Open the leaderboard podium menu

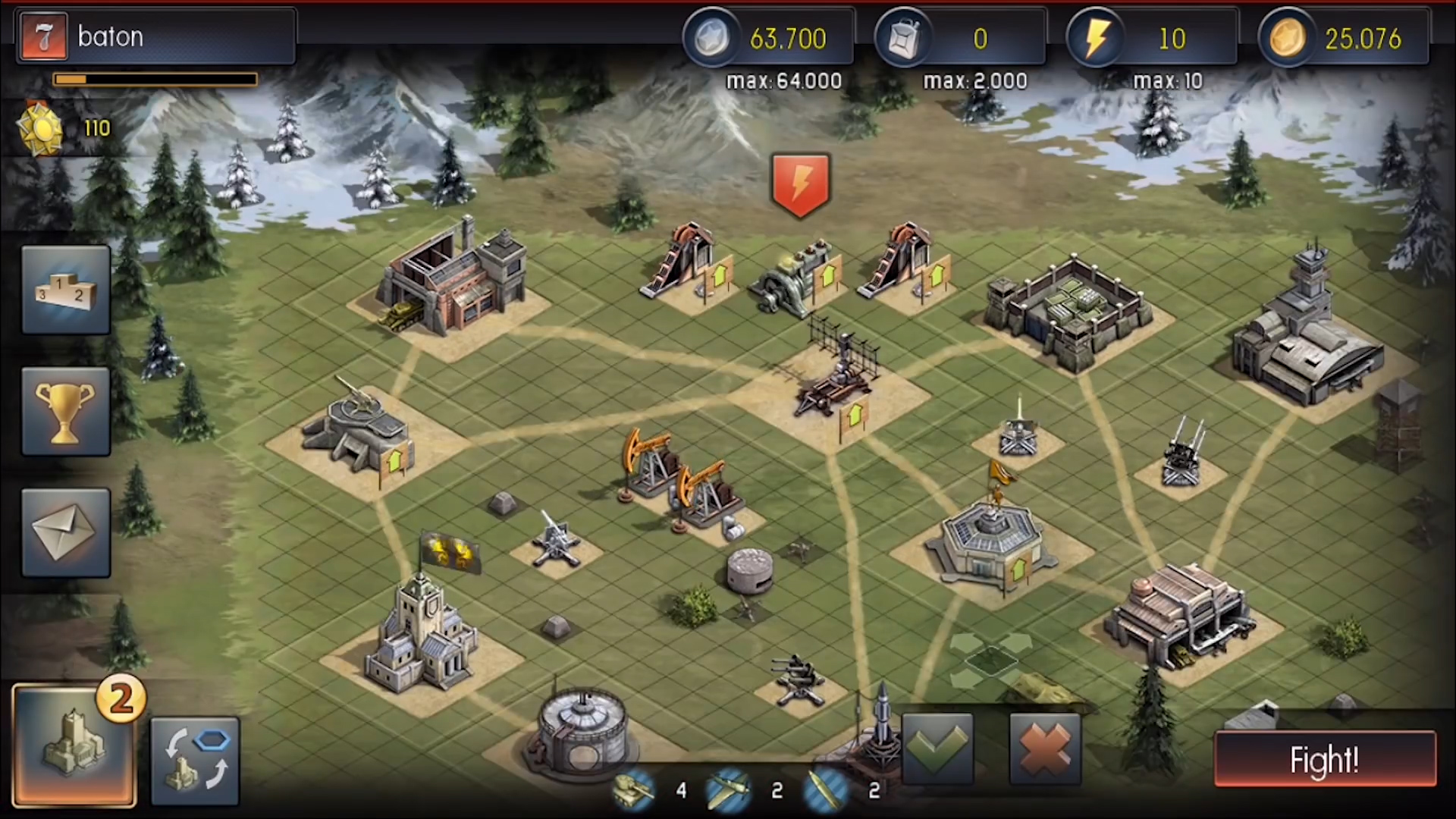66,290
